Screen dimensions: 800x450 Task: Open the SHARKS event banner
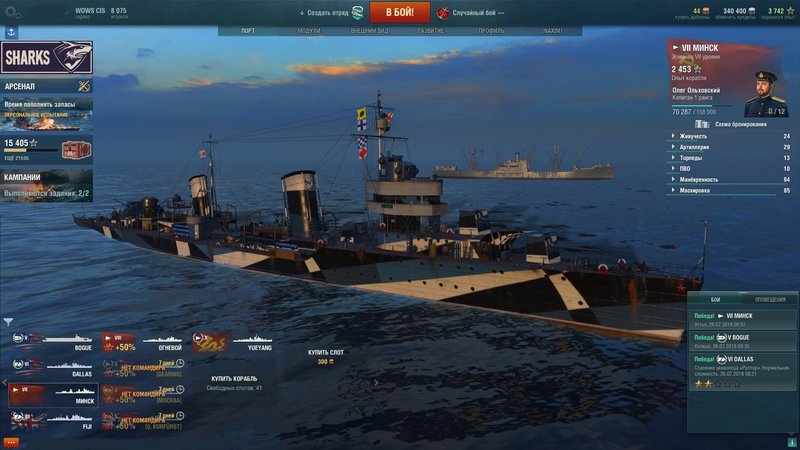click(x=47, y=57)
